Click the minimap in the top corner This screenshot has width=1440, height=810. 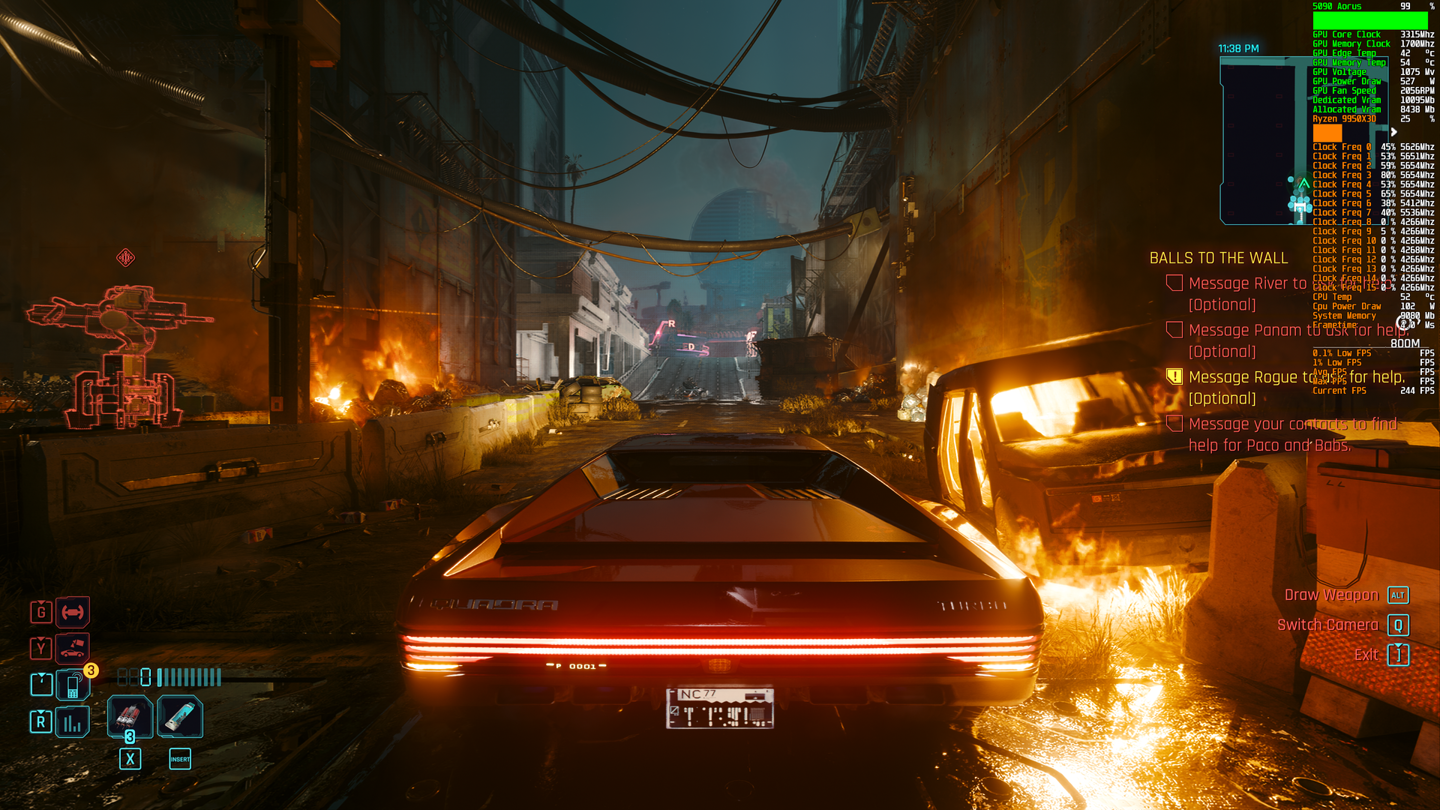pyautogui.click(x=1264, y=140)
